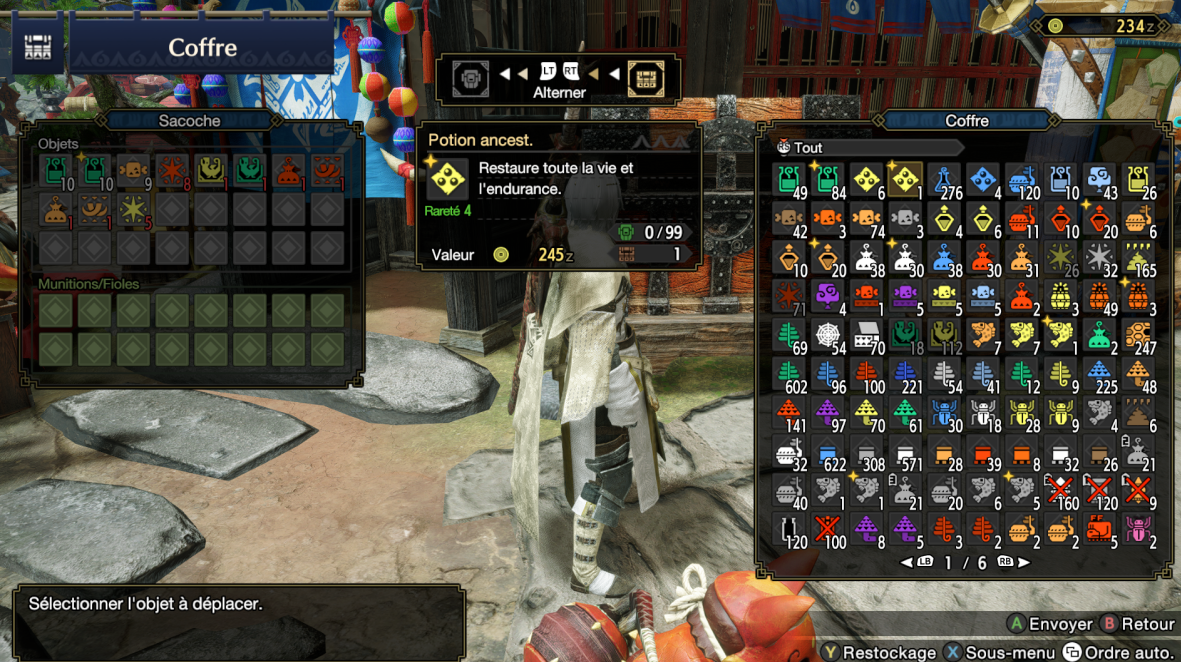The height and width of the screenshot is (662, 1181).
Task: Select the spider web item in chest
Action: click(x=828, y=335)
